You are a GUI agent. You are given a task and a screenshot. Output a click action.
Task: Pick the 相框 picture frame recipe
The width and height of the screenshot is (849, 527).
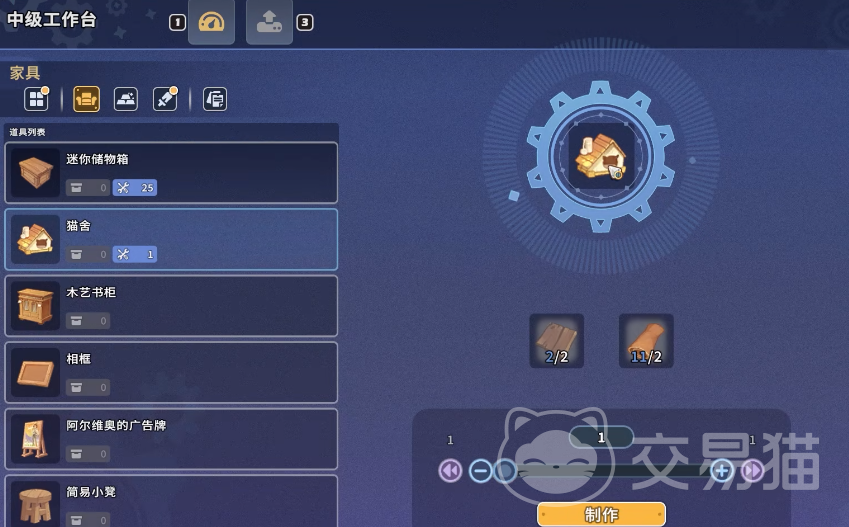[171, 372]
